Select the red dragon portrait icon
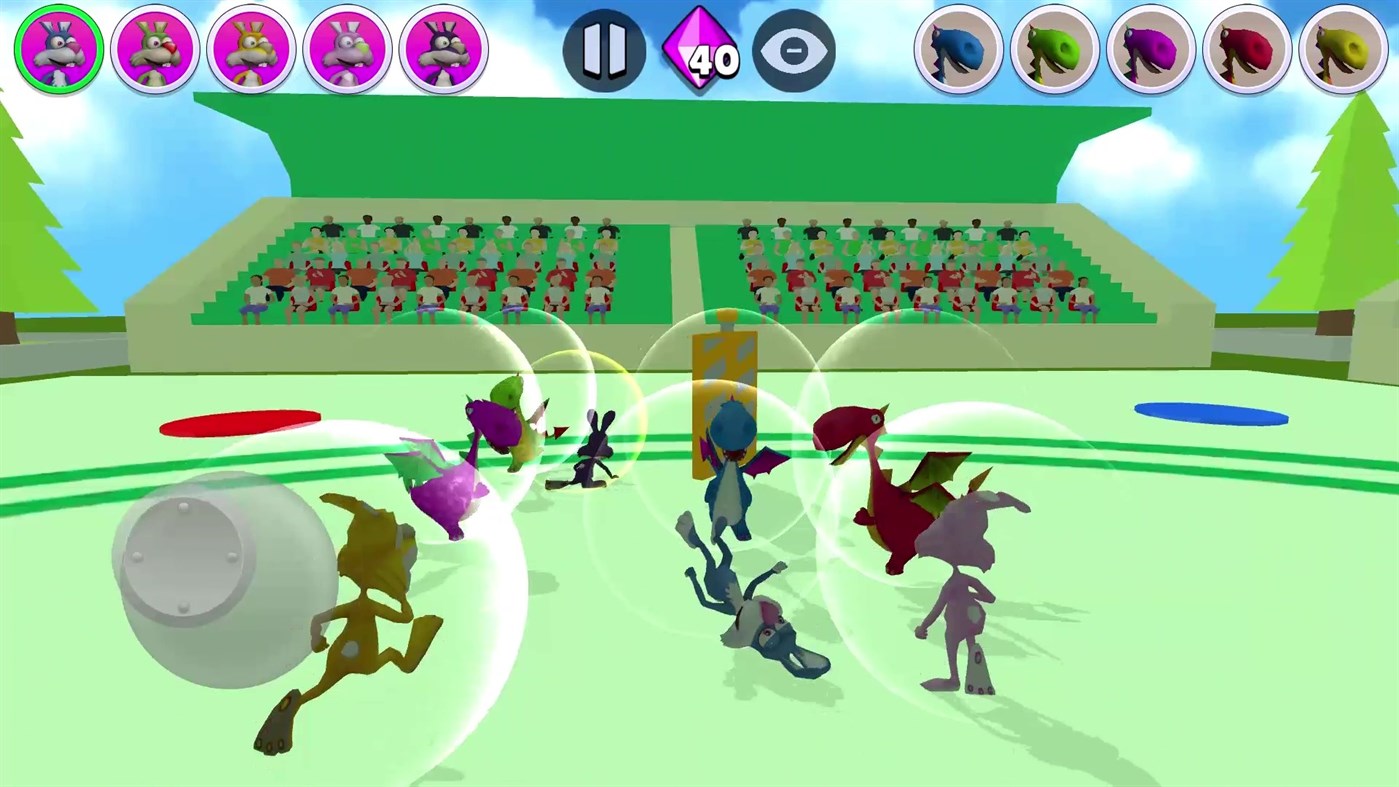Viewport: 1399px width, 787px height. pos(1246,48)
